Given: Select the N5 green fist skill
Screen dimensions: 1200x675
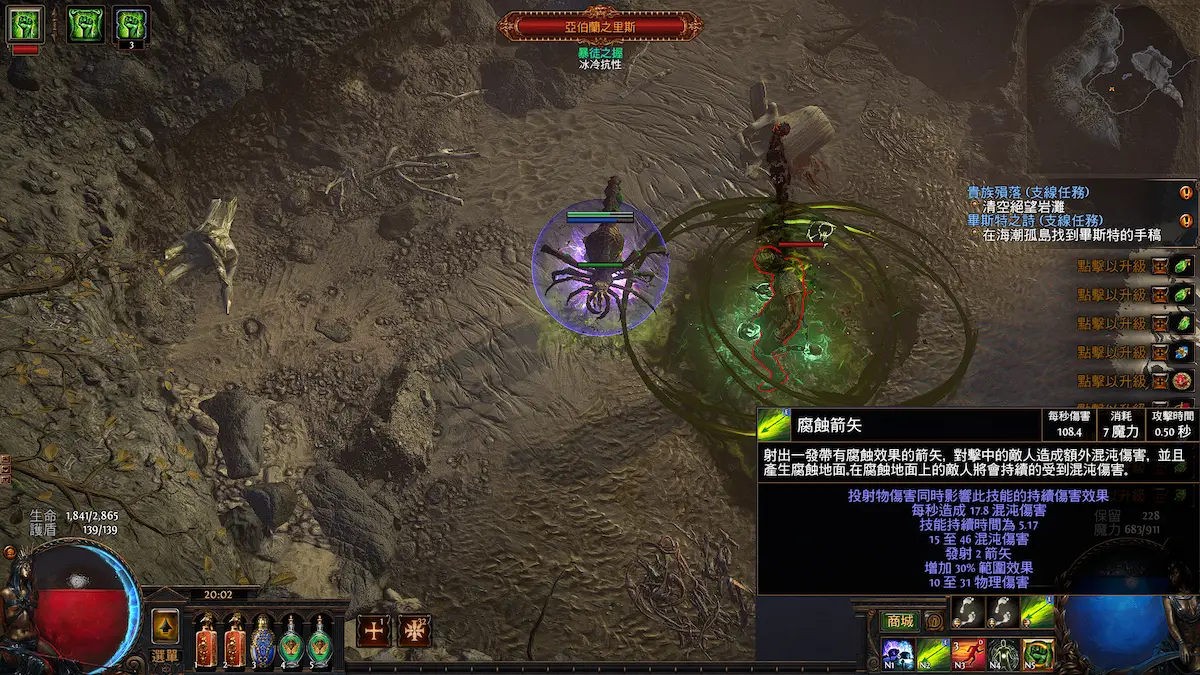Looking at the screenshot, I should tap(1037, 653).
